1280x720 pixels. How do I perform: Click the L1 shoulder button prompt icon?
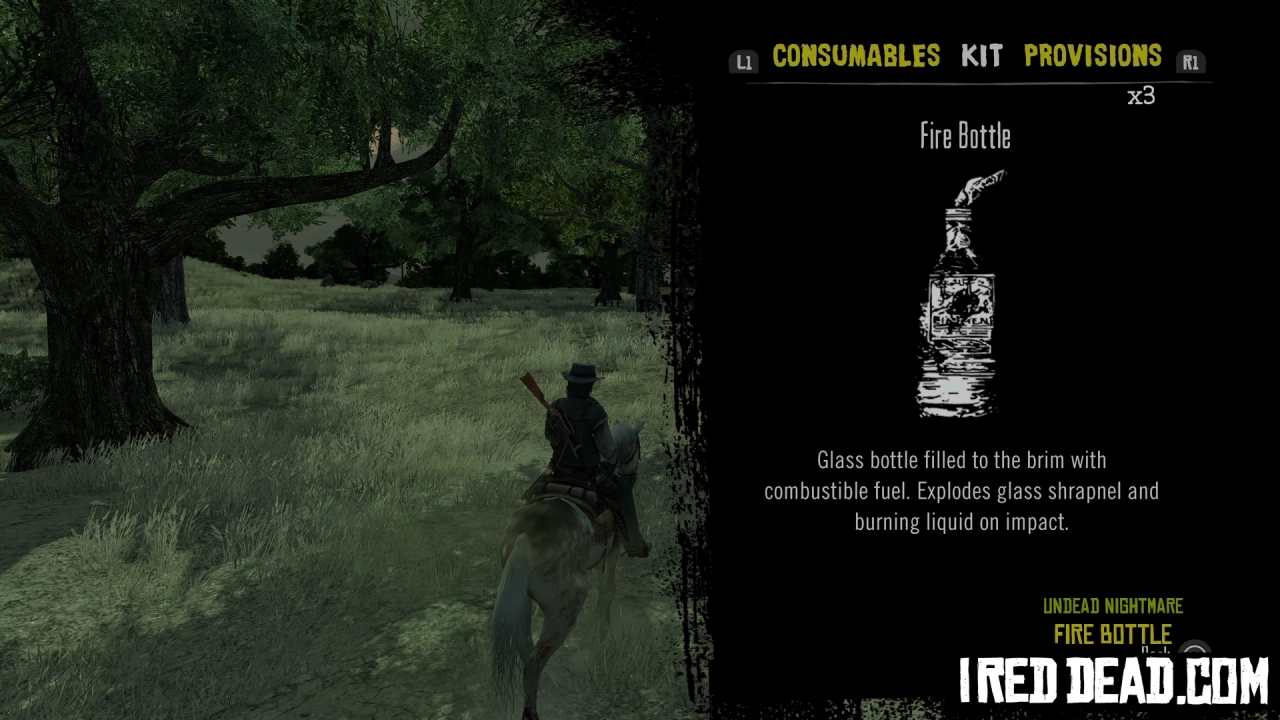pyautogui.click(x=744, y=61)
